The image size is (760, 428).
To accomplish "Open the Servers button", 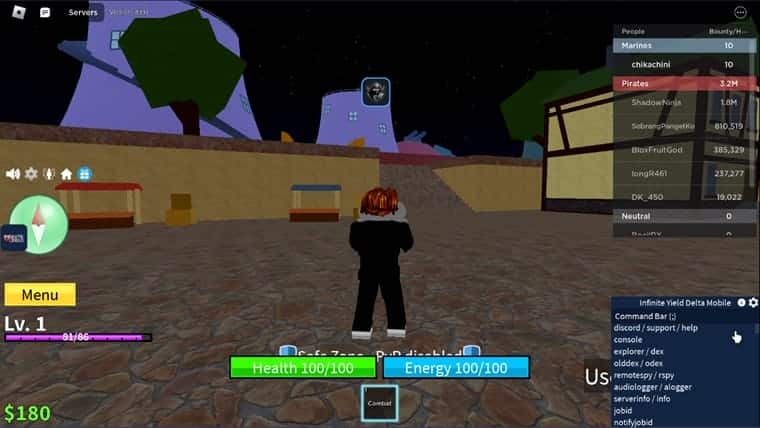I will point(83,12).
